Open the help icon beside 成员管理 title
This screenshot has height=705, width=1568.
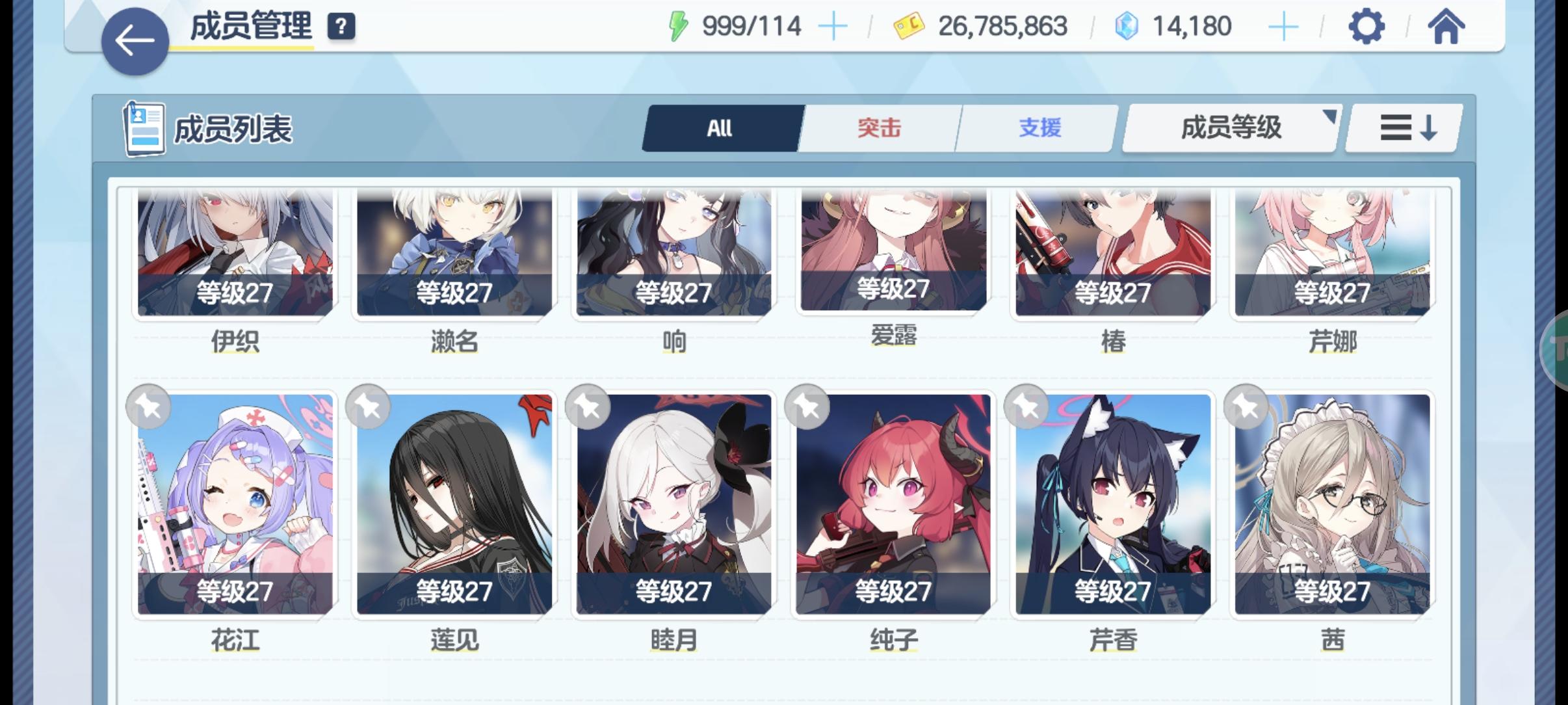341,27
